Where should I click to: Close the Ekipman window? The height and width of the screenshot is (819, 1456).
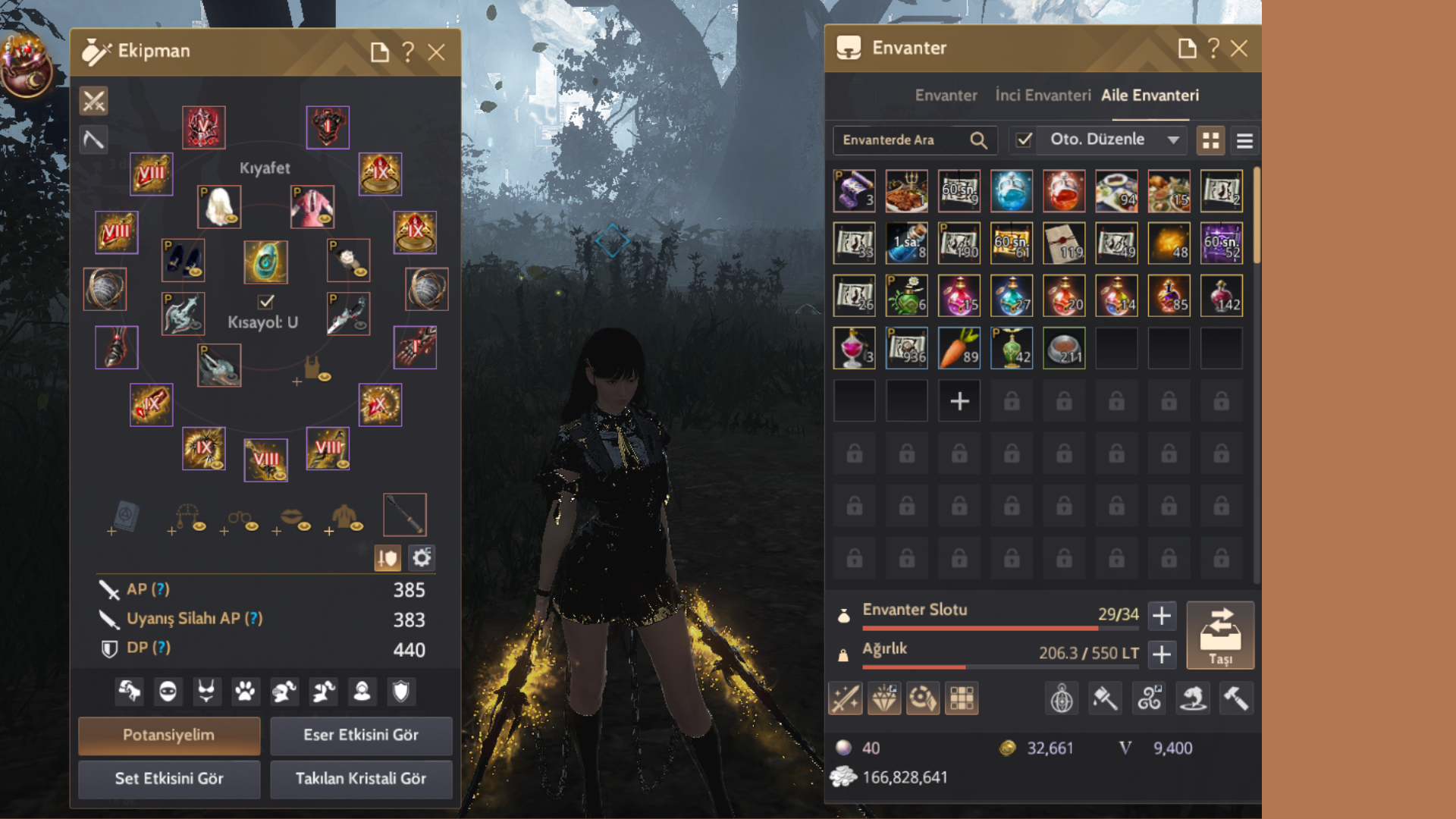coord(436,52)
